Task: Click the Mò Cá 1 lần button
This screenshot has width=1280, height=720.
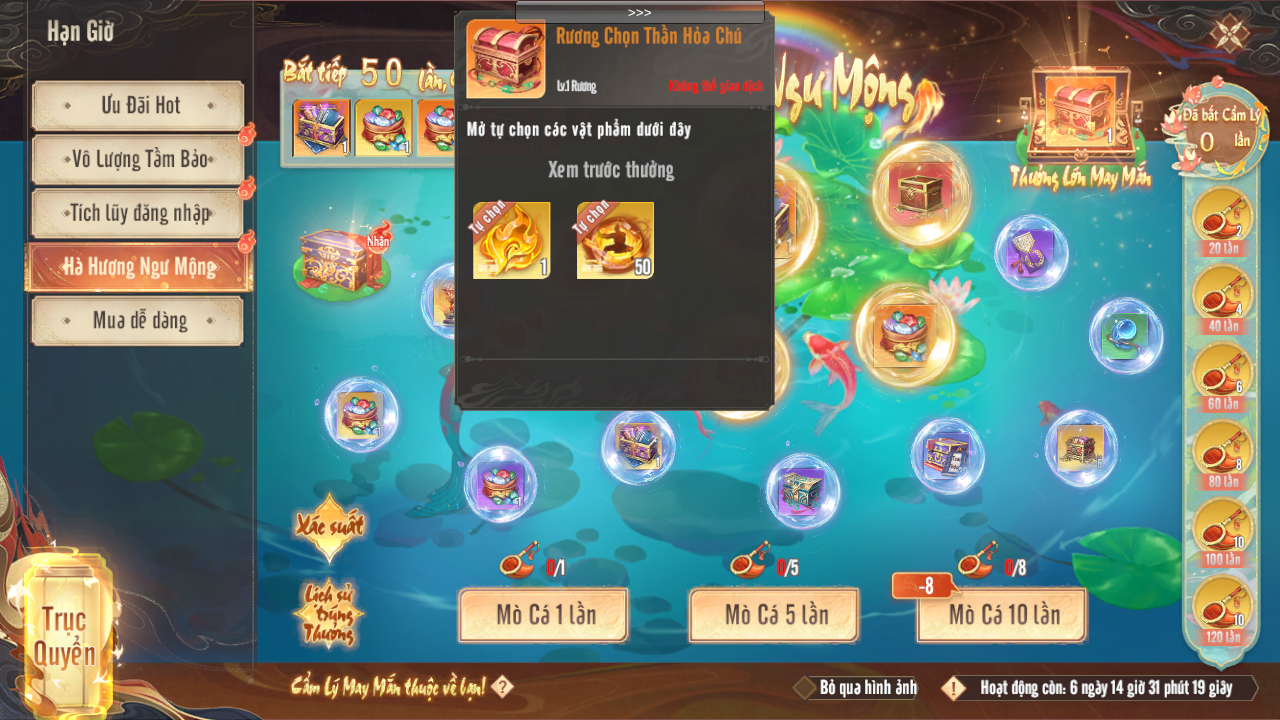Action: (x=543, y=614)
